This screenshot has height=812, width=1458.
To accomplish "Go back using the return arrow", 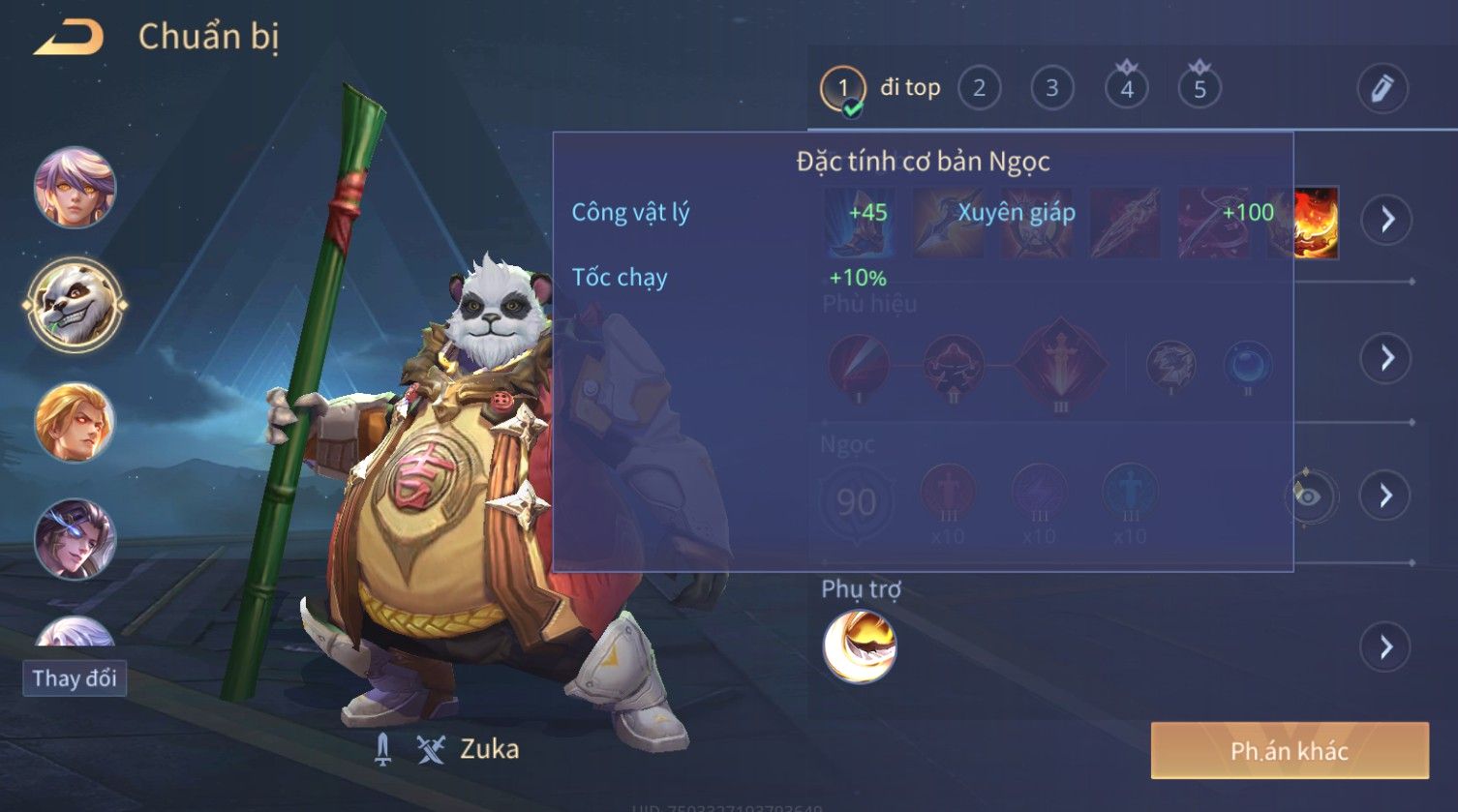I will (70, 38).
